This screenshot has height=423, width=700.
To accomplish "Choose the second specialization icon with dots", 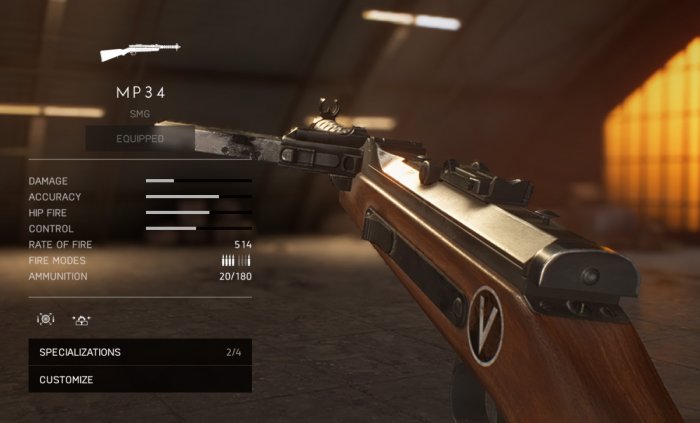I will pyautogui.click(x=81, y=319).
